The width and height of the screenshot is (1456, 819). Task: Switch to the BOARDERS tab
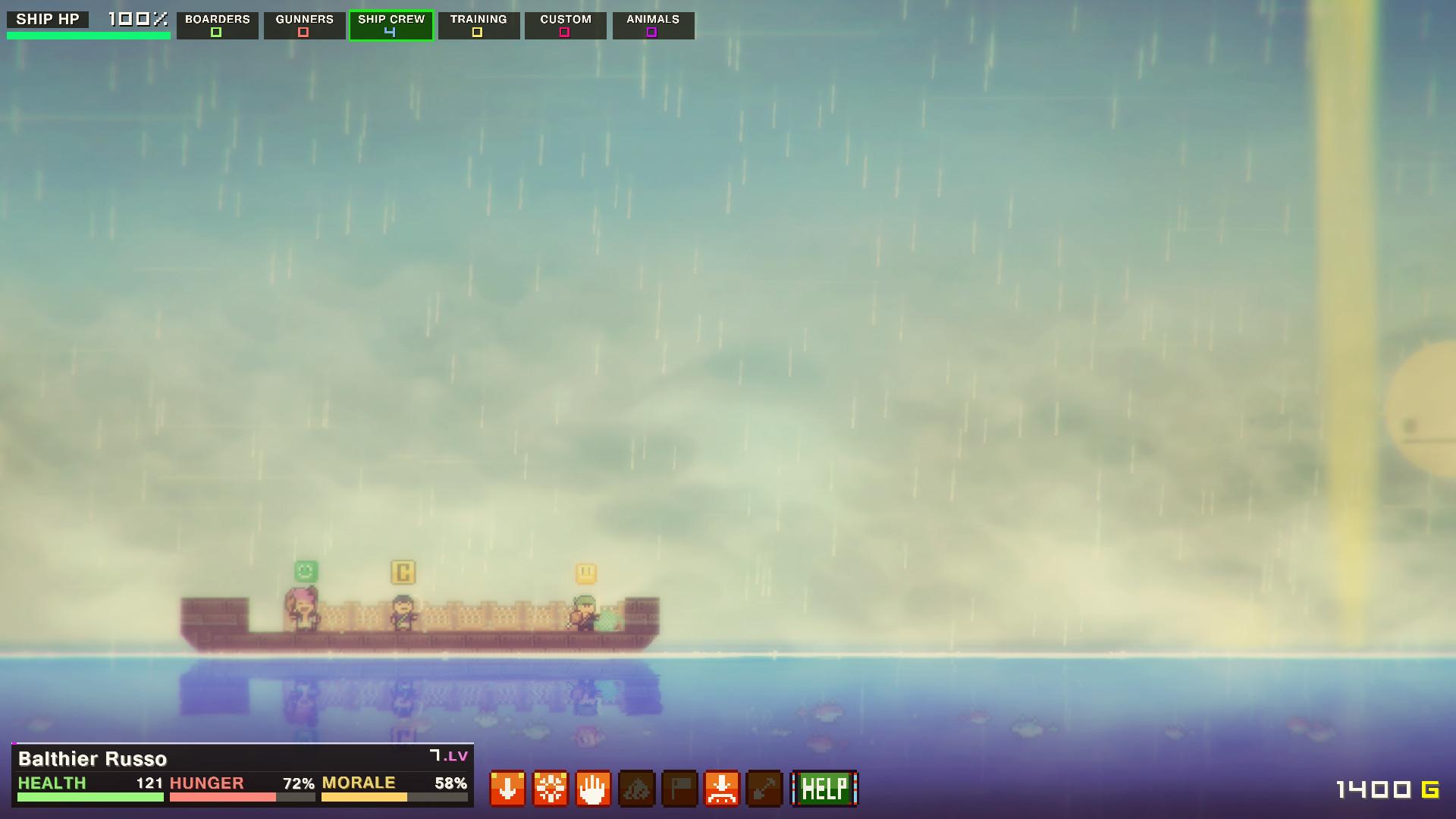click(217, 19)
